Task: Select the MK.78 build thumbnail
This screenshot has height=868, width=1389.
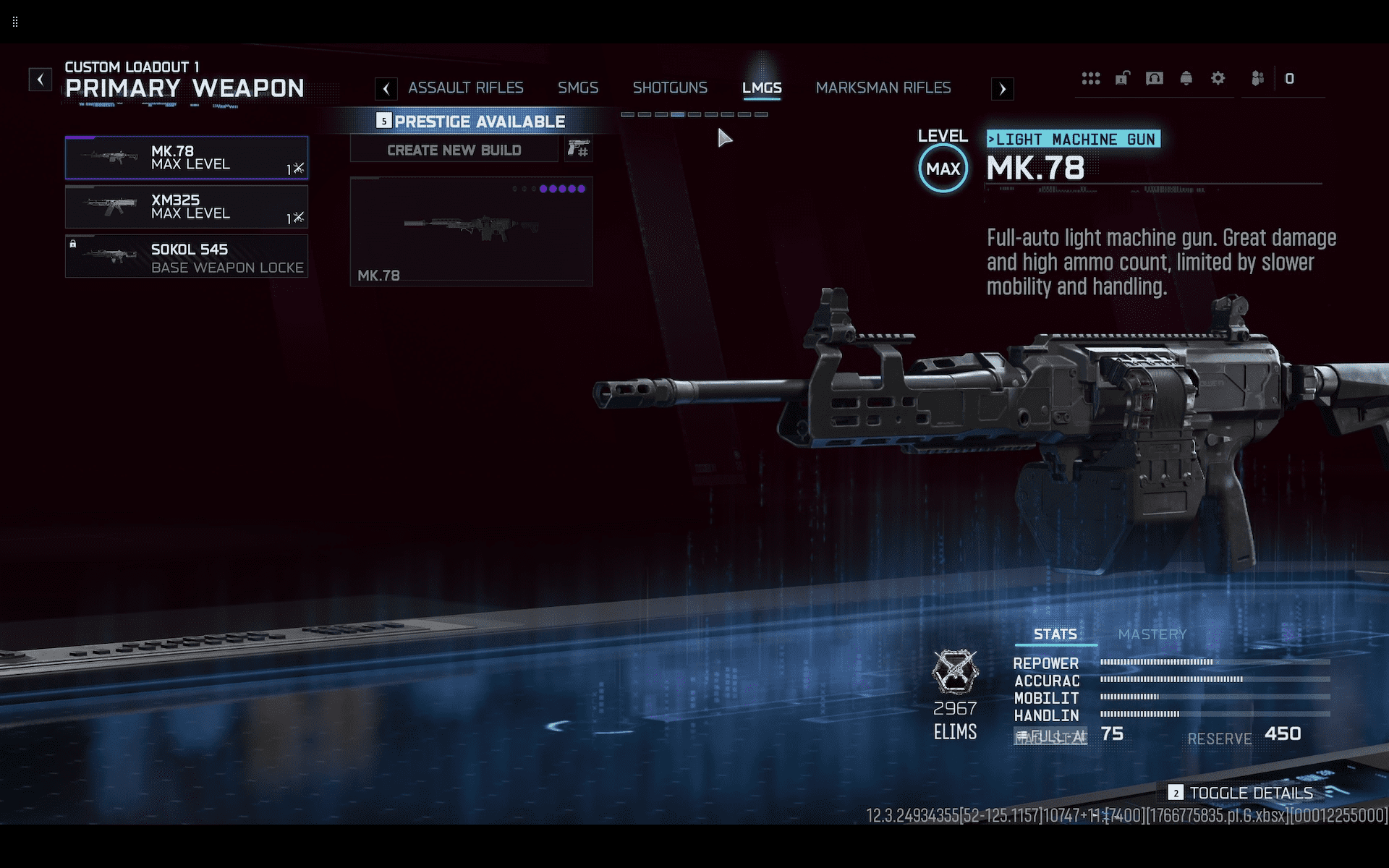Action: point(471,231)
